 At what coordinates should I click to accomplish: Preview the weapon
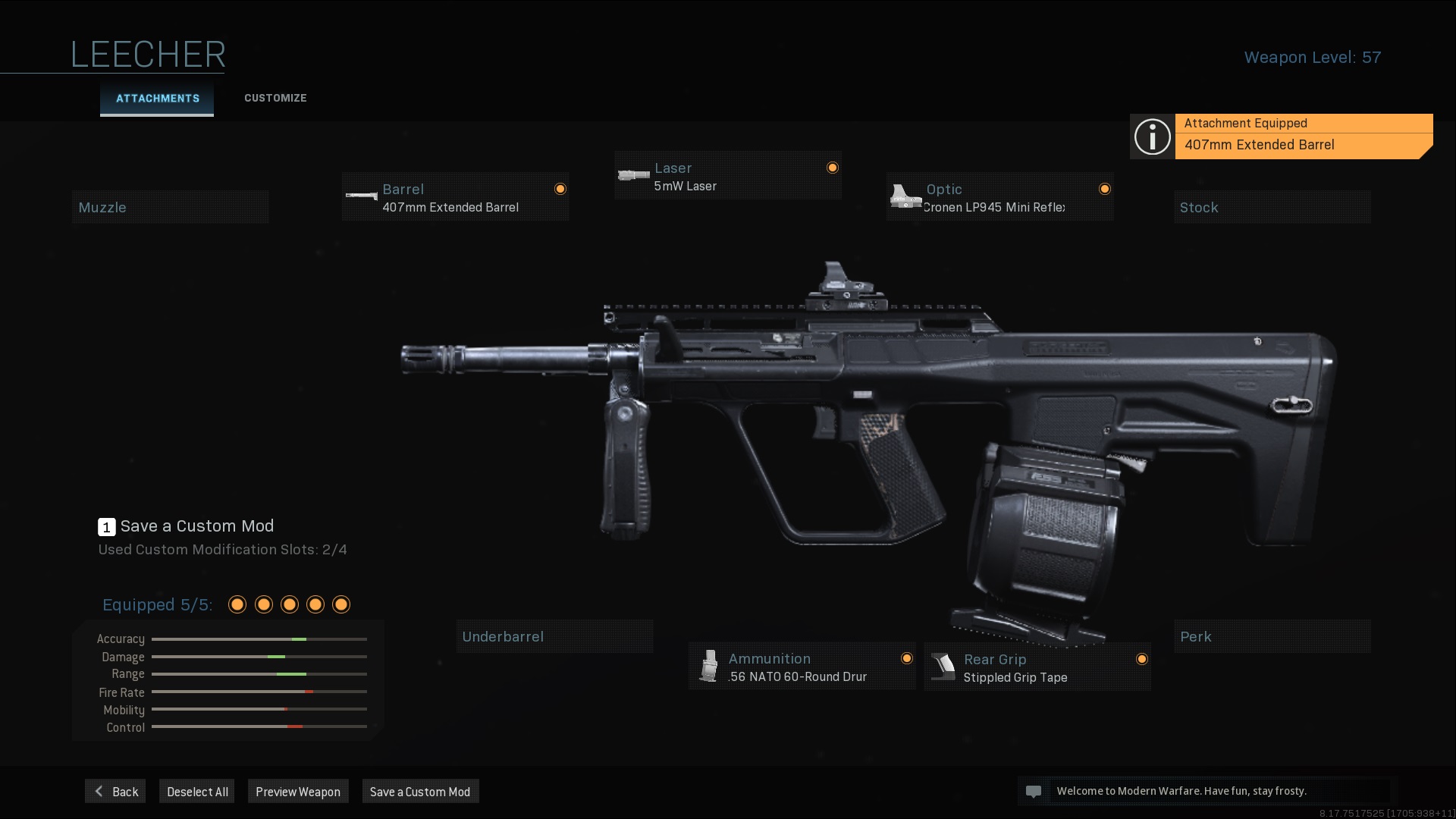click(298, 792)
